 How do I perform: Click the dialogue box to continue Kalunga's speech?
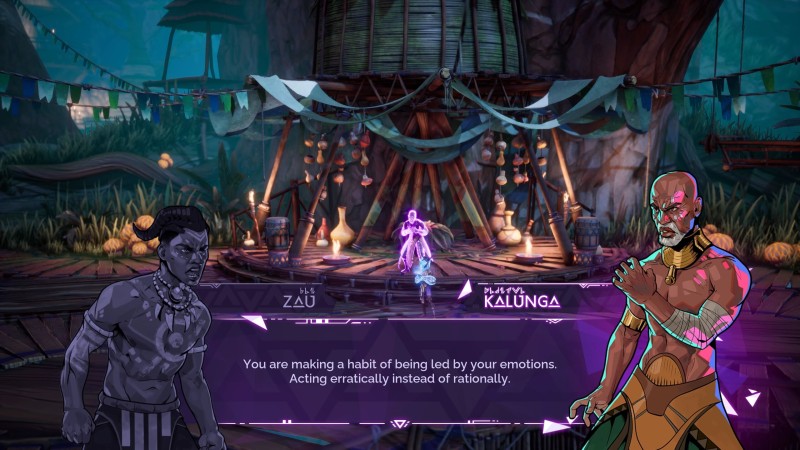click(400, 370)
